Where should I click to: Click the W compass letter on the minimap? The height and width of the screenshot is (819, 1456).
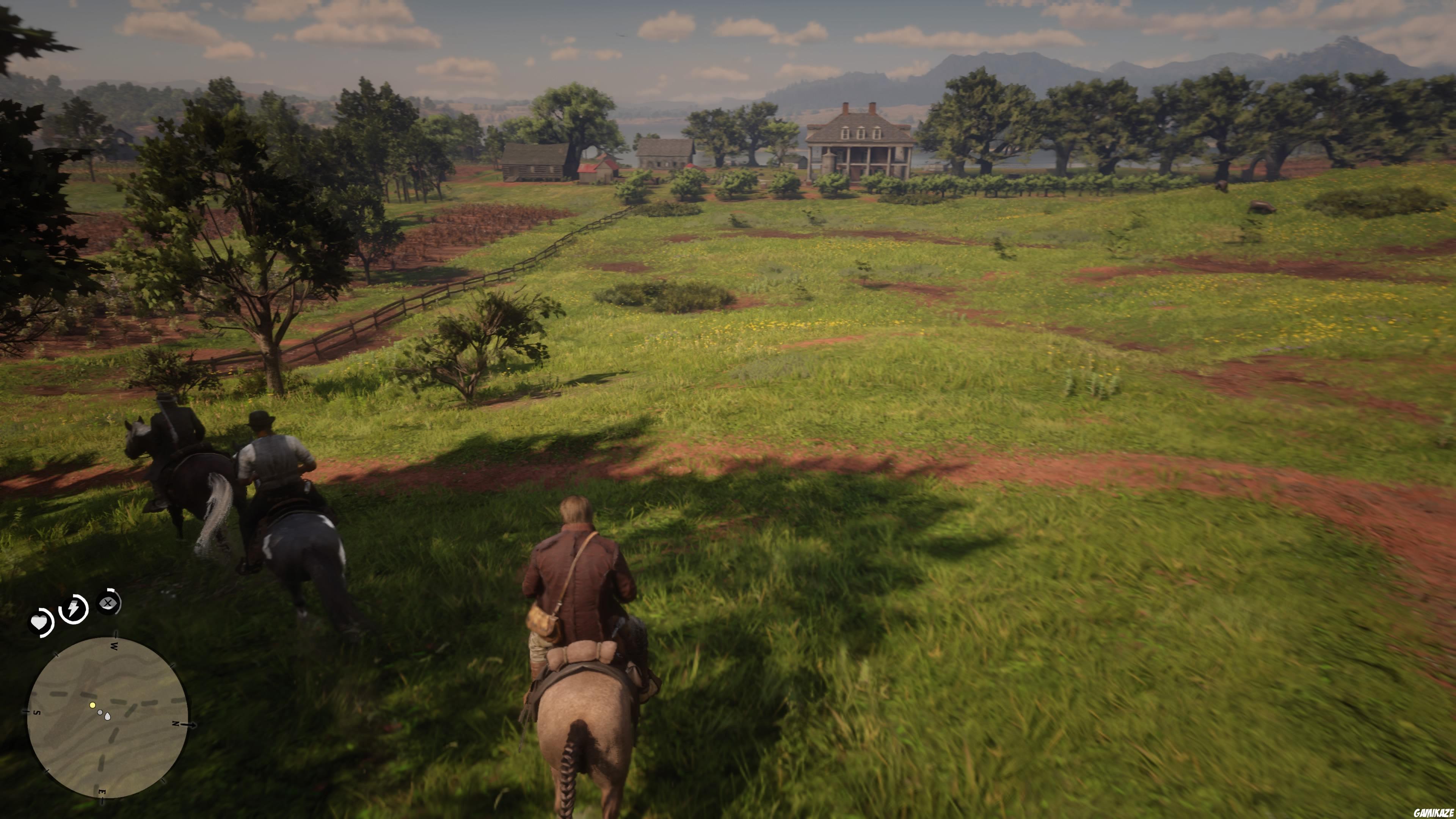[x=114, y=646]
